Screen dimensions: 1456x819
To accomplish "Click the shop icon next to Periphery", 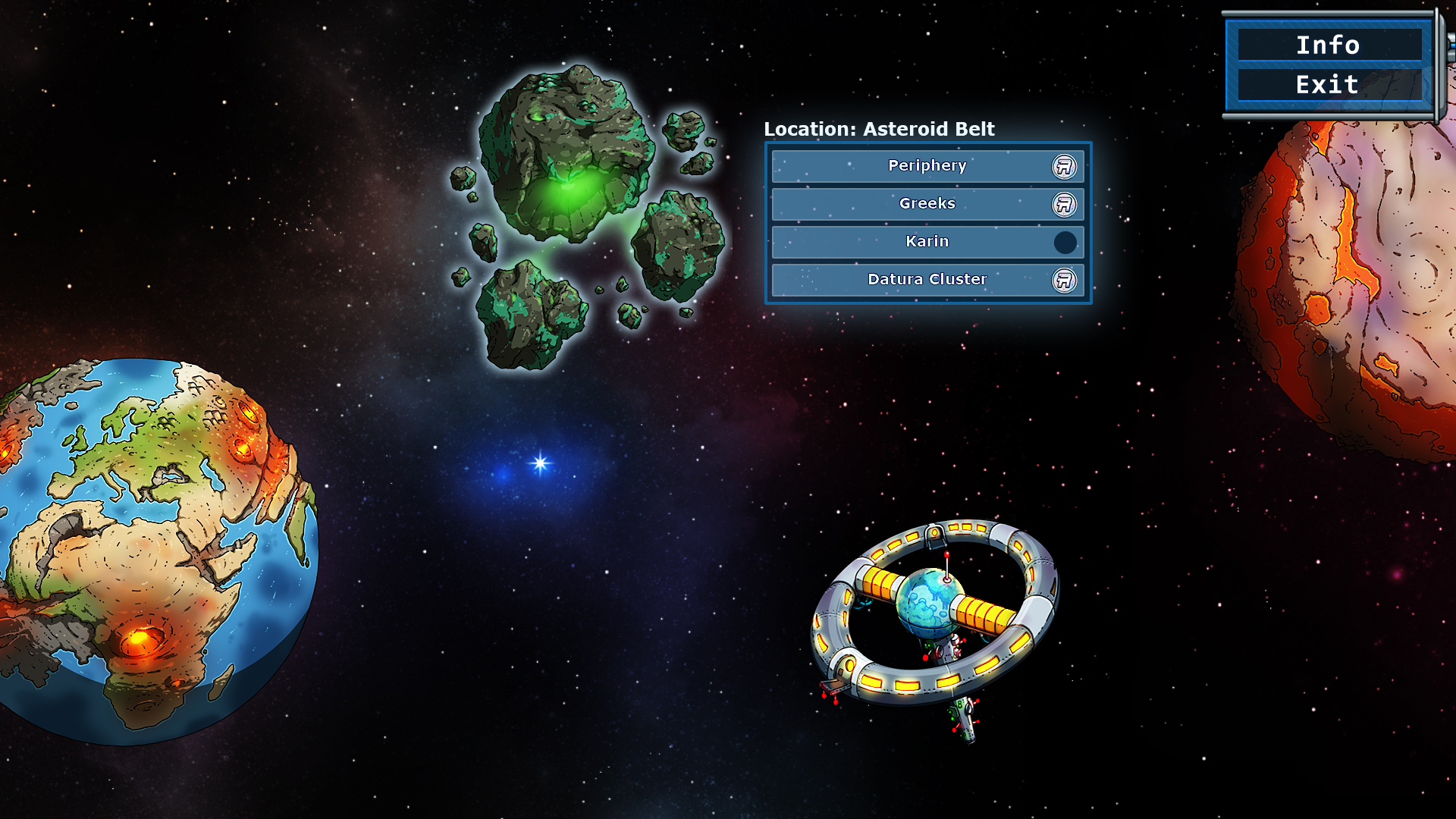I will pyautogui.click(x=1063, y=166).
